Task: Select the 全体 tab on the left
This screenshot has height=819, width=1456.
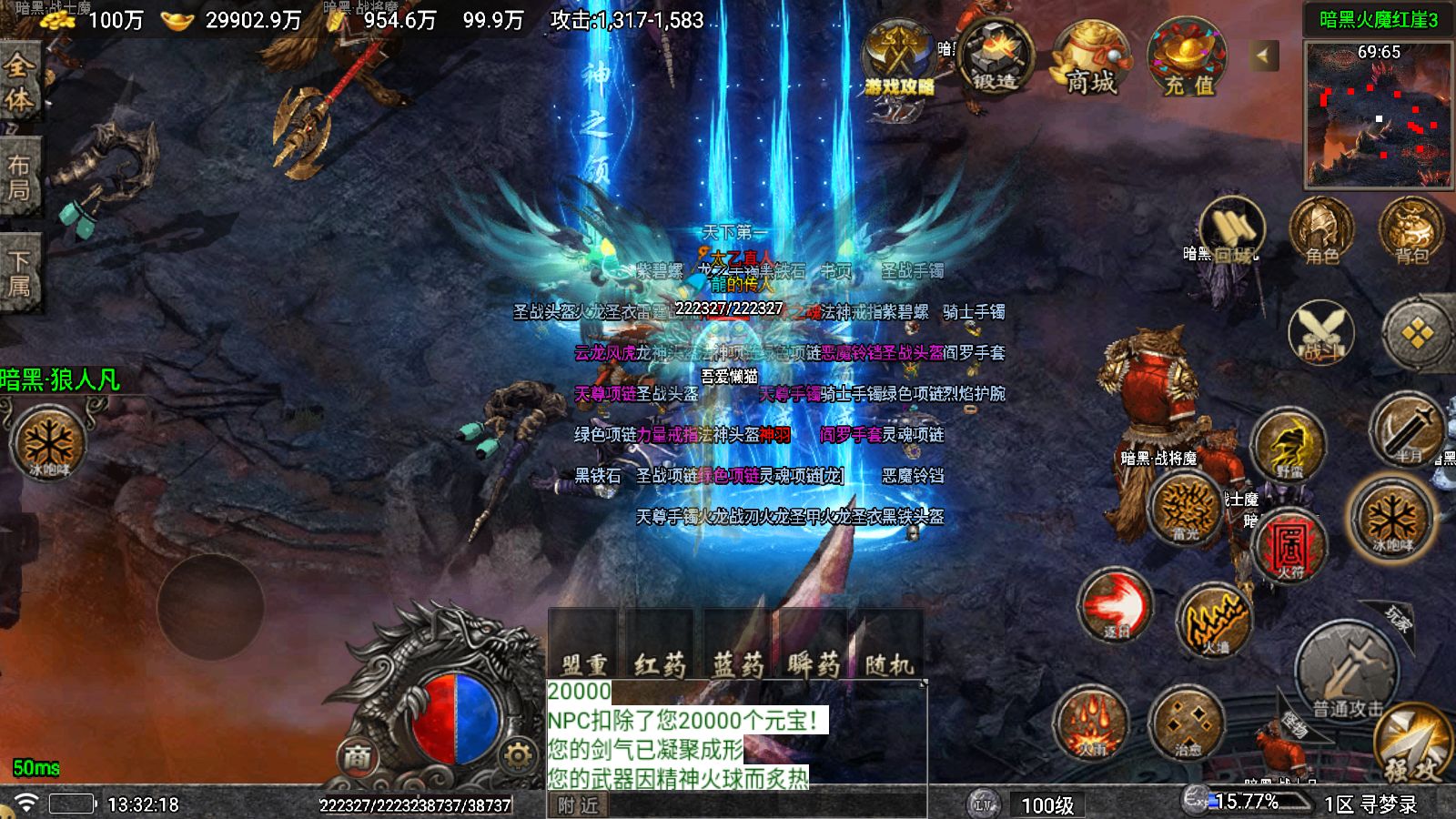Action: click(19, 82)
